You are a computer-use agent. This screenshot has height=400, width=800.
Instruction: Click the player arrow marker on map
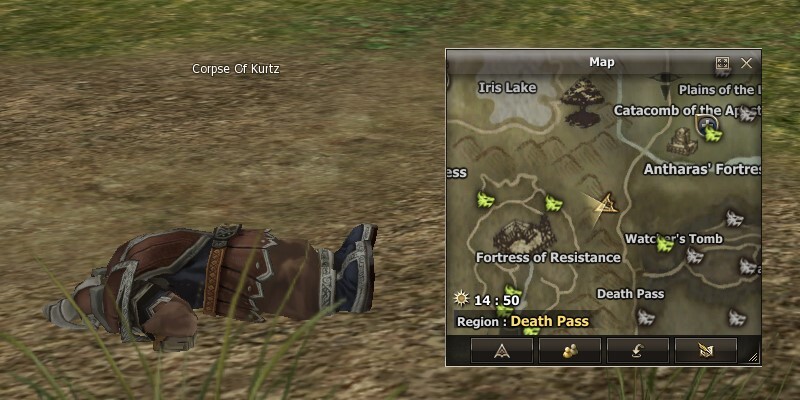pyautogui.click(x=604, y=207)
